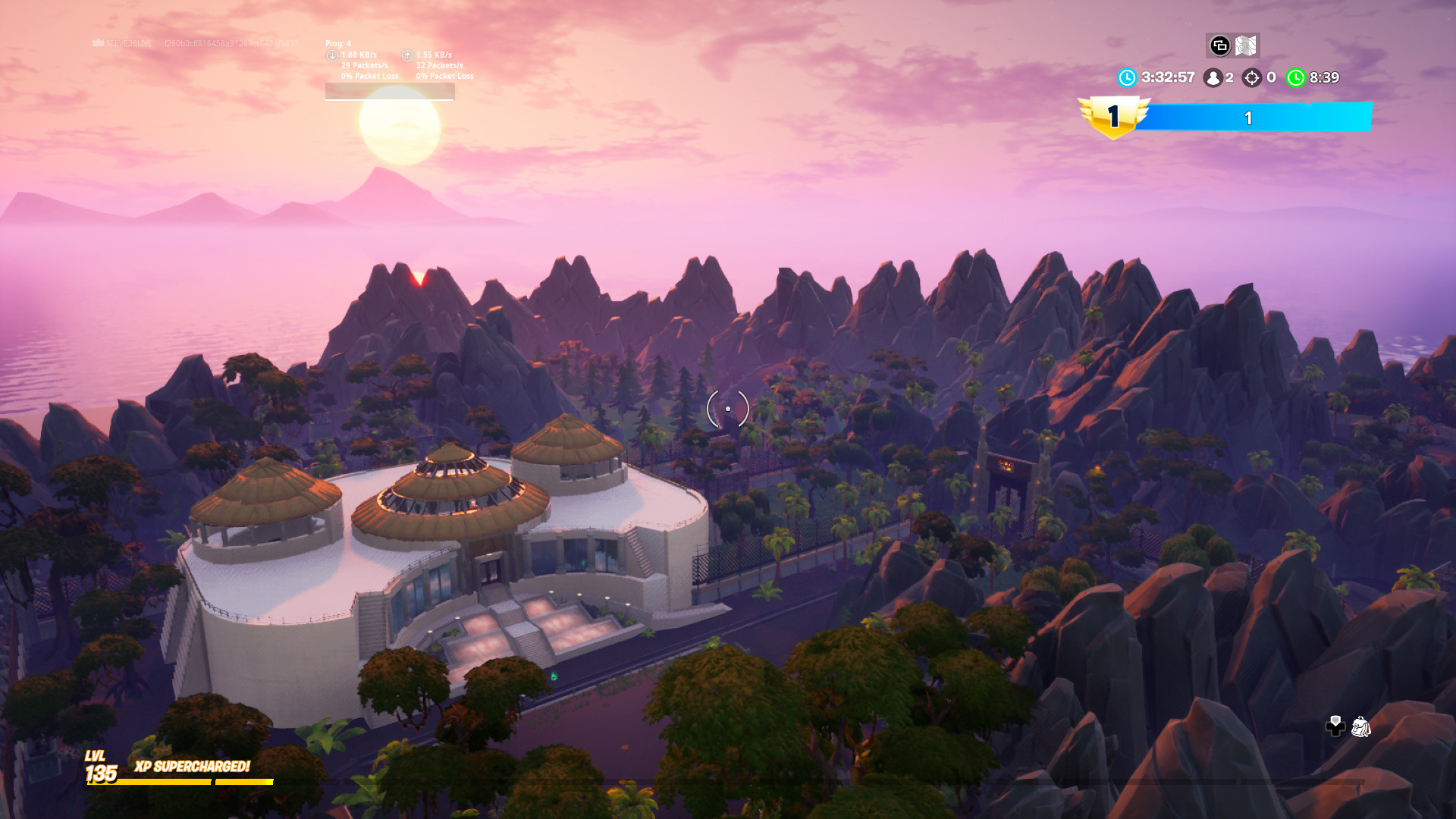Expand the match timer showing 8:39
This screenshot has height=819, width=1456.
click(1323, 77)
